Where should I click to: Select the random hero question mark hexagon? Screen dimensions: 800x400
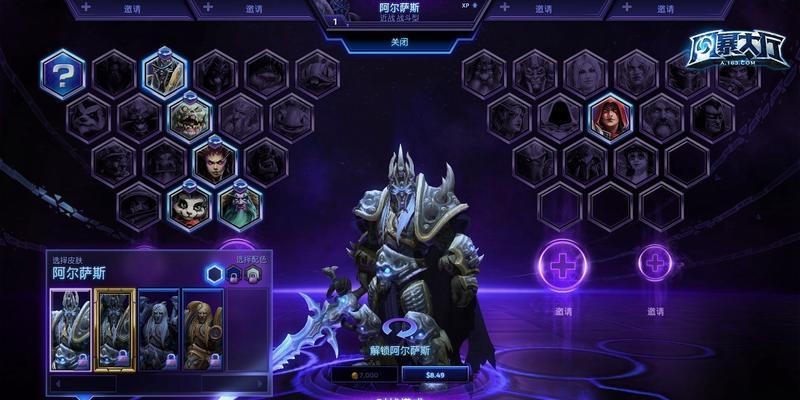(64, 74)
